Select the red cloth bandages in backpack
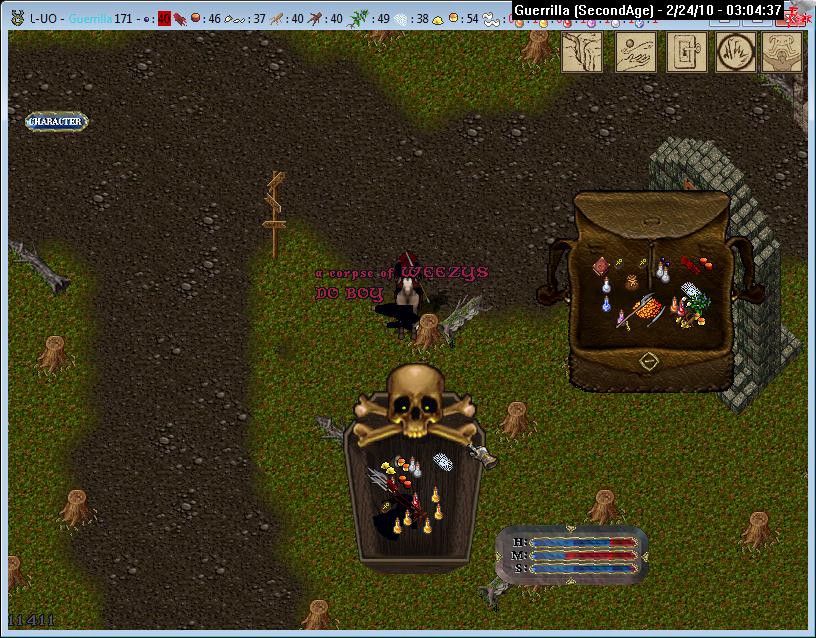Screen dimensions: 816x638 [690, 263]
